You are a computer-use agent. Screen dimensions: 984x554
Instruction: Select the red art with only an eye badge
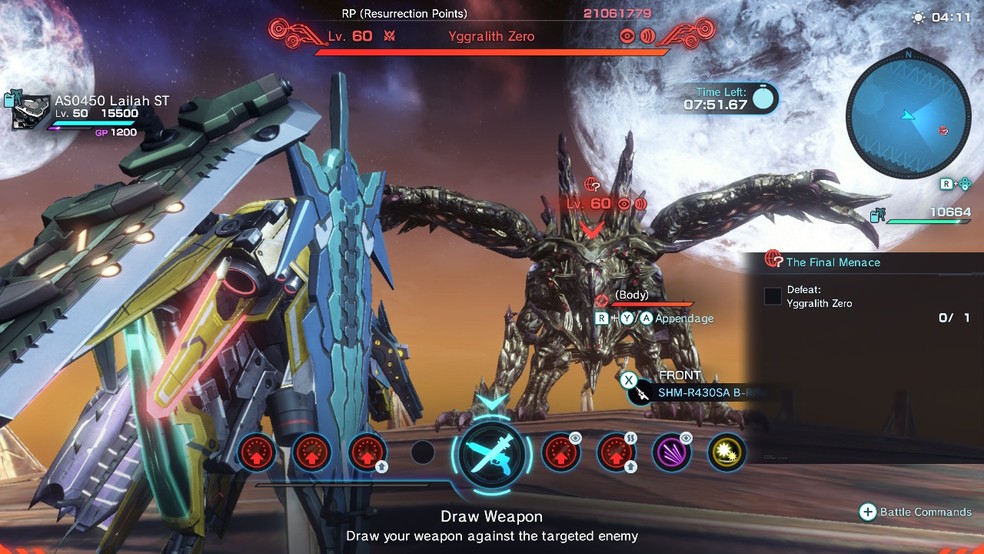click(x=561, y=452)
